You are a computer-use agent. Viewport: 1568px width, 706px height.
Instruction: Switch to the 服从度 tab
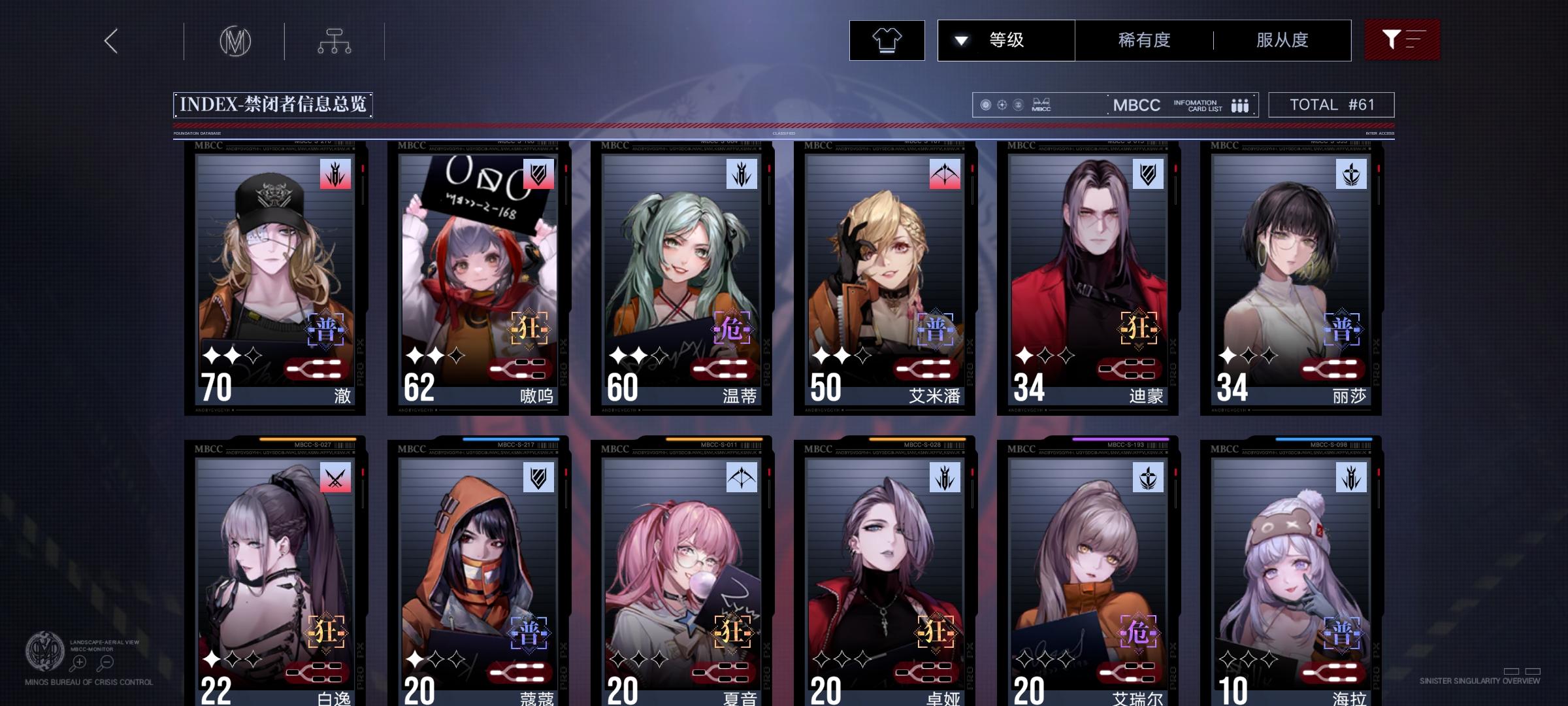(x=1282, y=40)
